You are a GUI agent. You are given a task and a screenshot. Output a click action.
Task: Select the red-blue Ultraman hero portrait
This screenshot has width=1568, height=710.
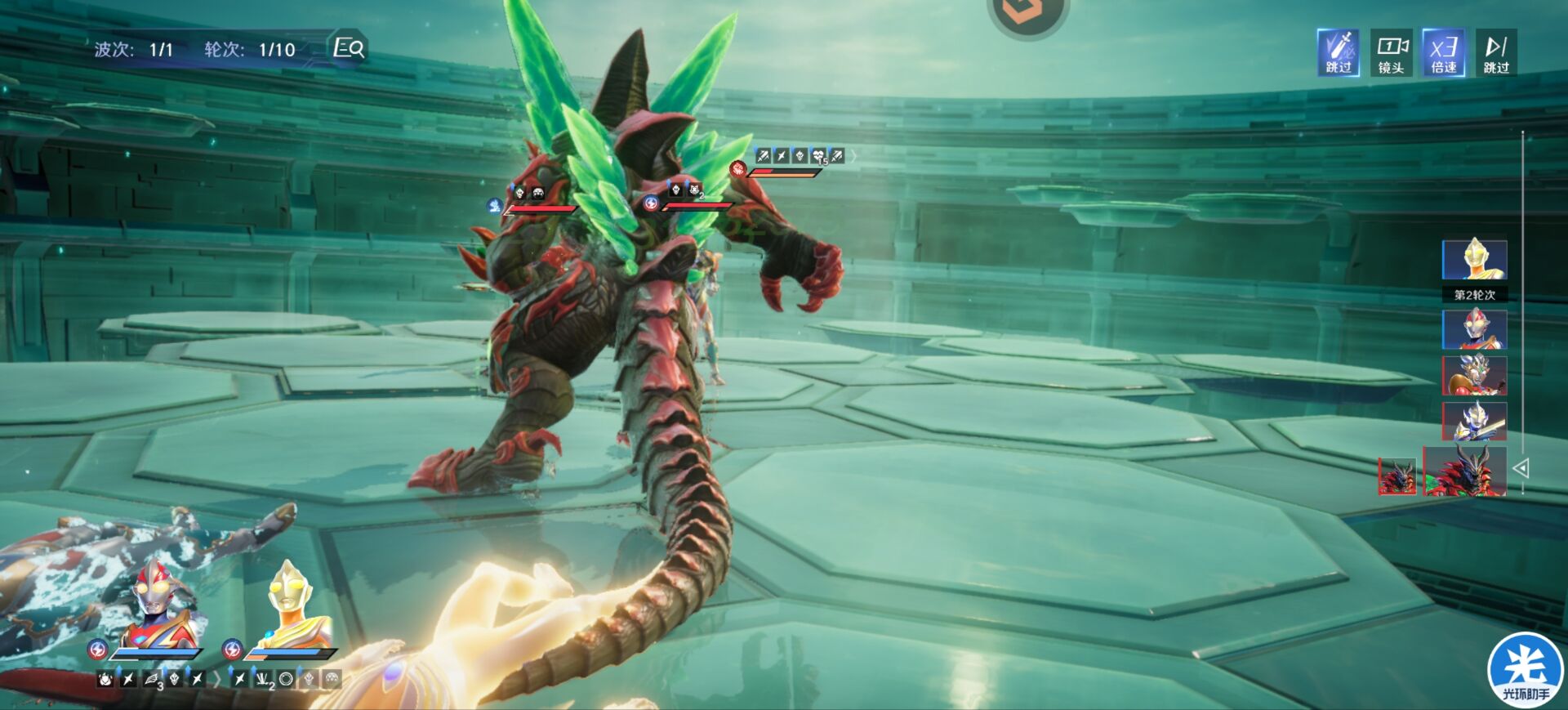[158, 603]
